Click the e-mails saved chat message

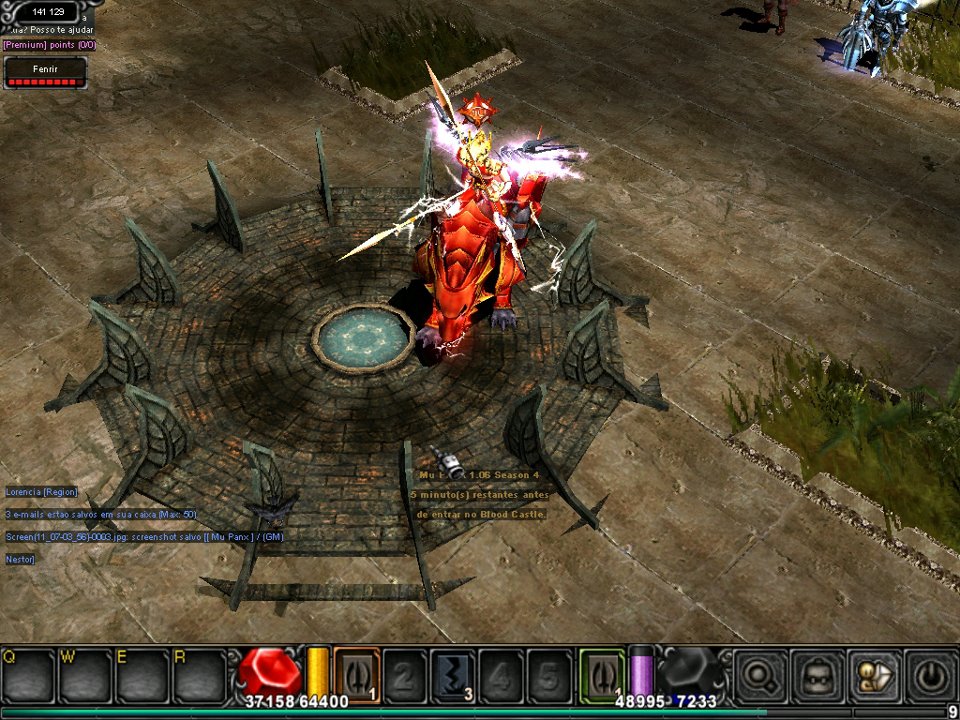click(x=100, y=514)
